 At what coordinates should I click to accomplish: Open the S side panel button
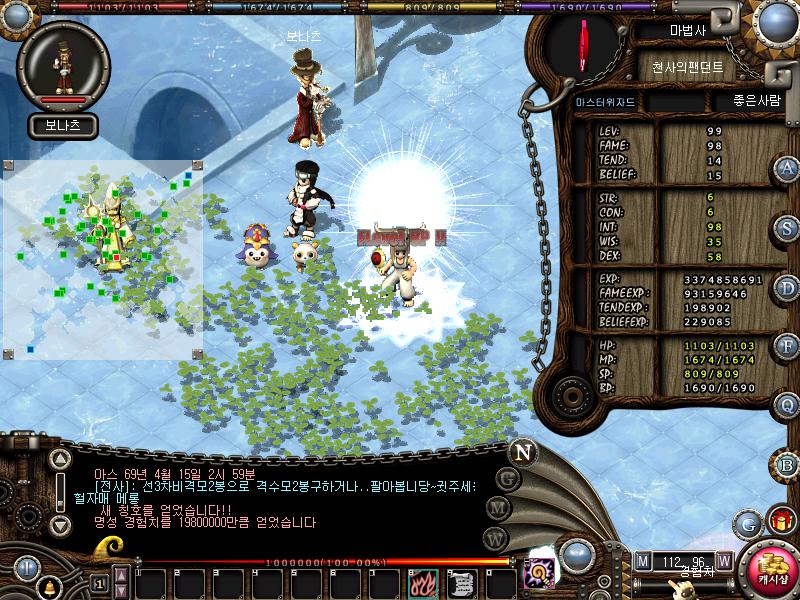point(786,227)
